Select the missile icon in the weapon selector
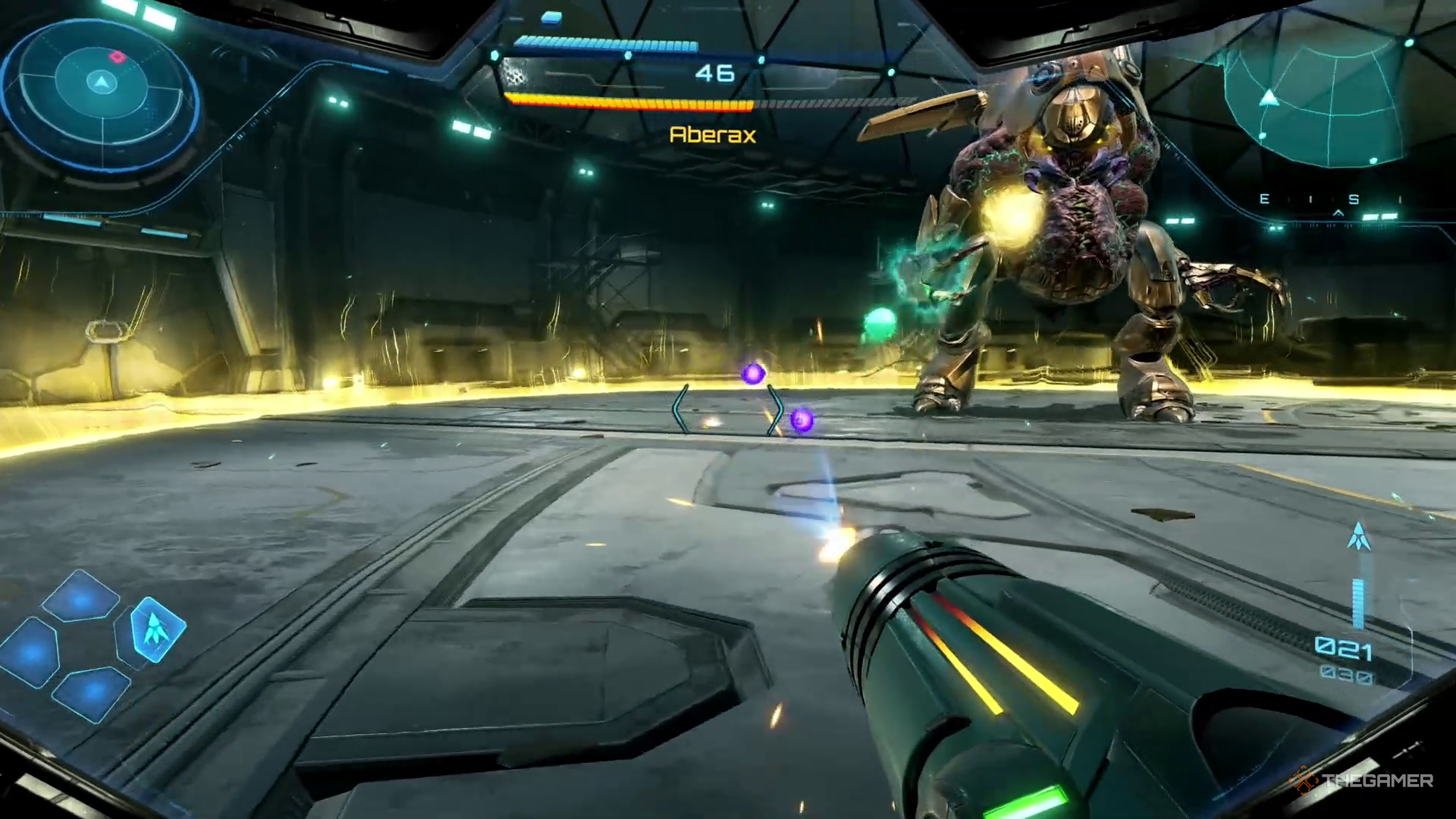 coord(155,628)
